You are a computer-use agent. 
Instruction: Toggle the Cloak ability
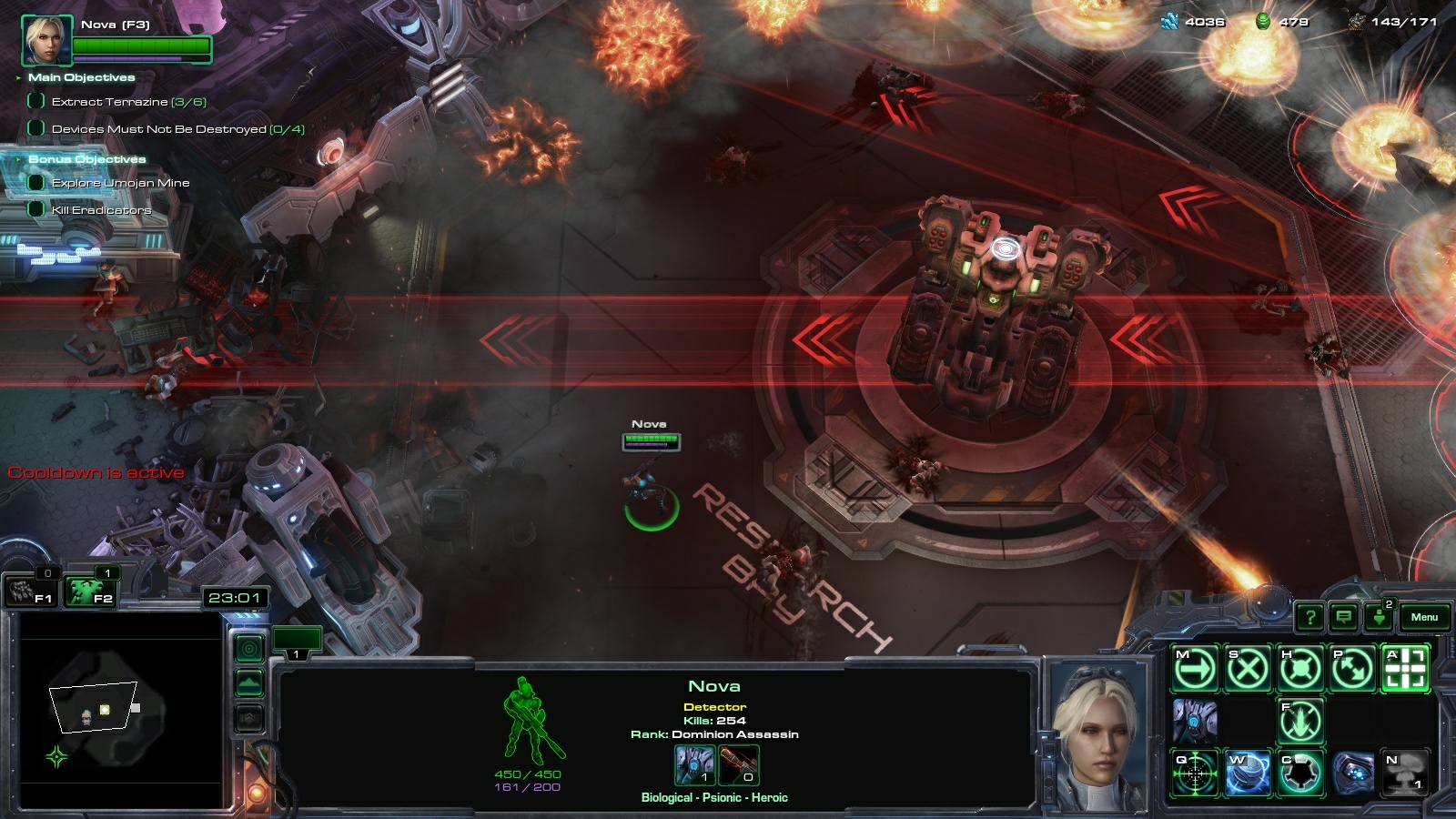pos(1300,773)
